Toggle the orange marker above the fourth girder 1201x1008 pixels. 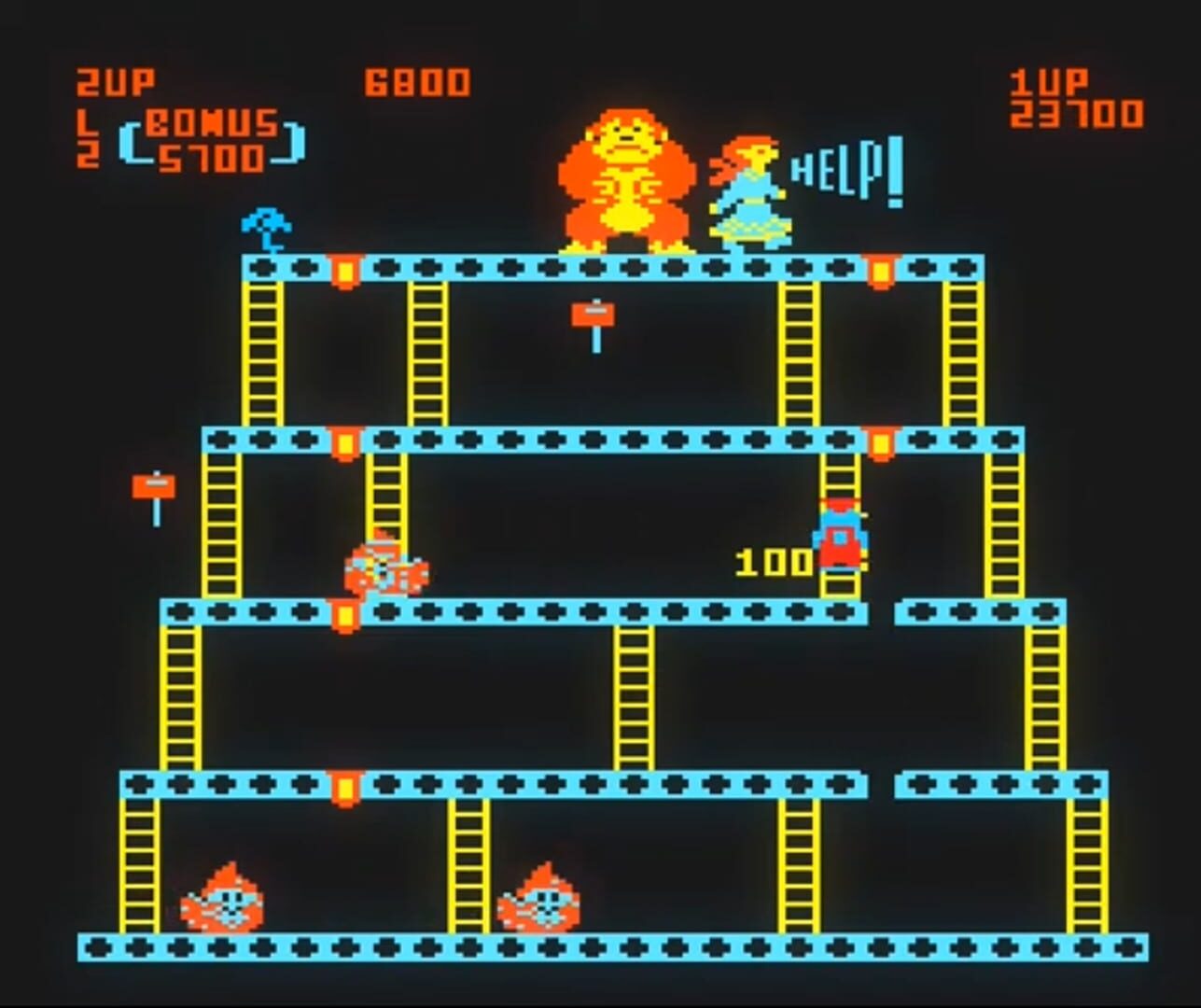tap(342, 785)
